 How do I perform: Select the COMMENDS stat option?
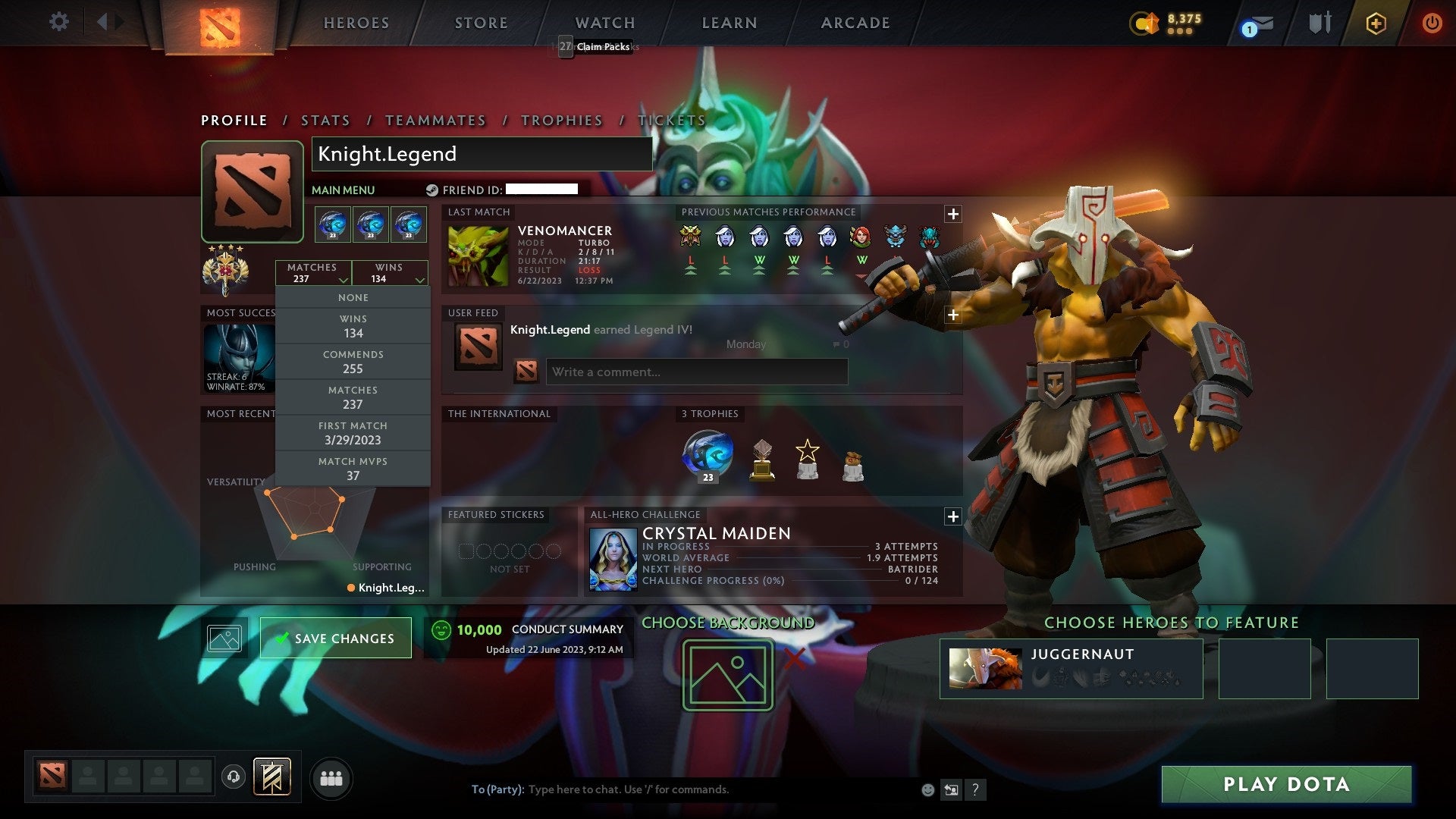[353, 362]
